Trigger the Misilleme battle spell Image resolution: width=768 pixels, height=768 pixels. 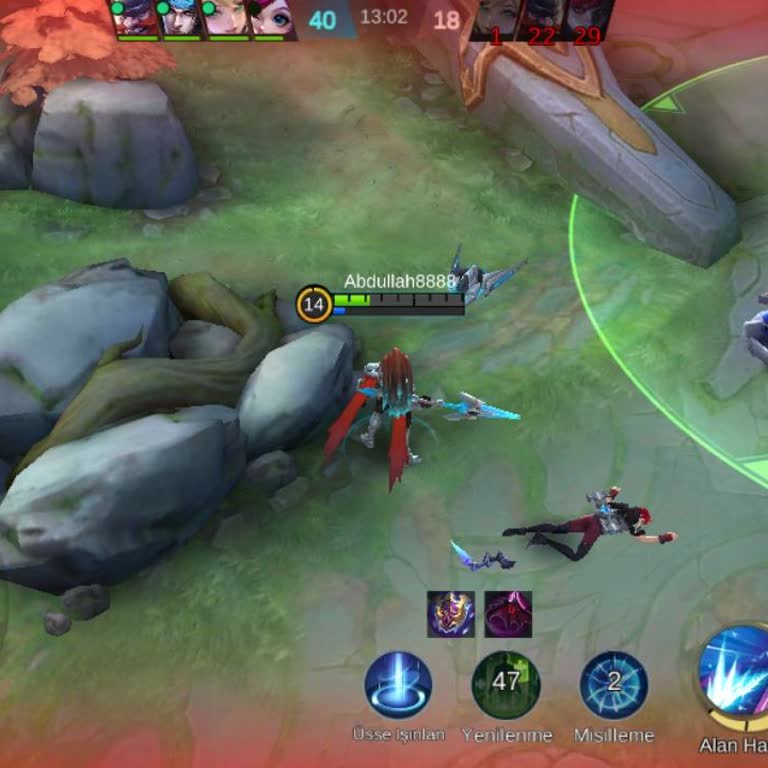614,685
